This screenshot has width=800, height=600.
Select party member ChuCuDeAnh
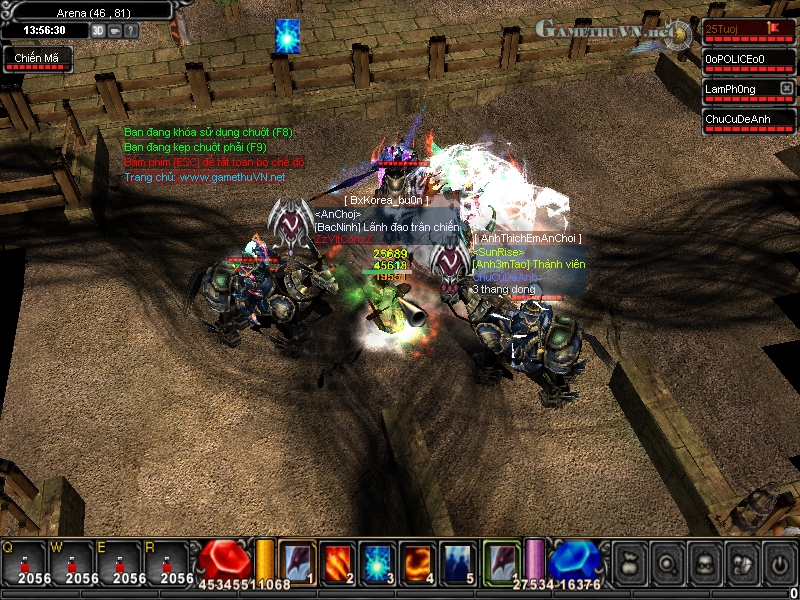pyautogui.click(x=742, y=119)
